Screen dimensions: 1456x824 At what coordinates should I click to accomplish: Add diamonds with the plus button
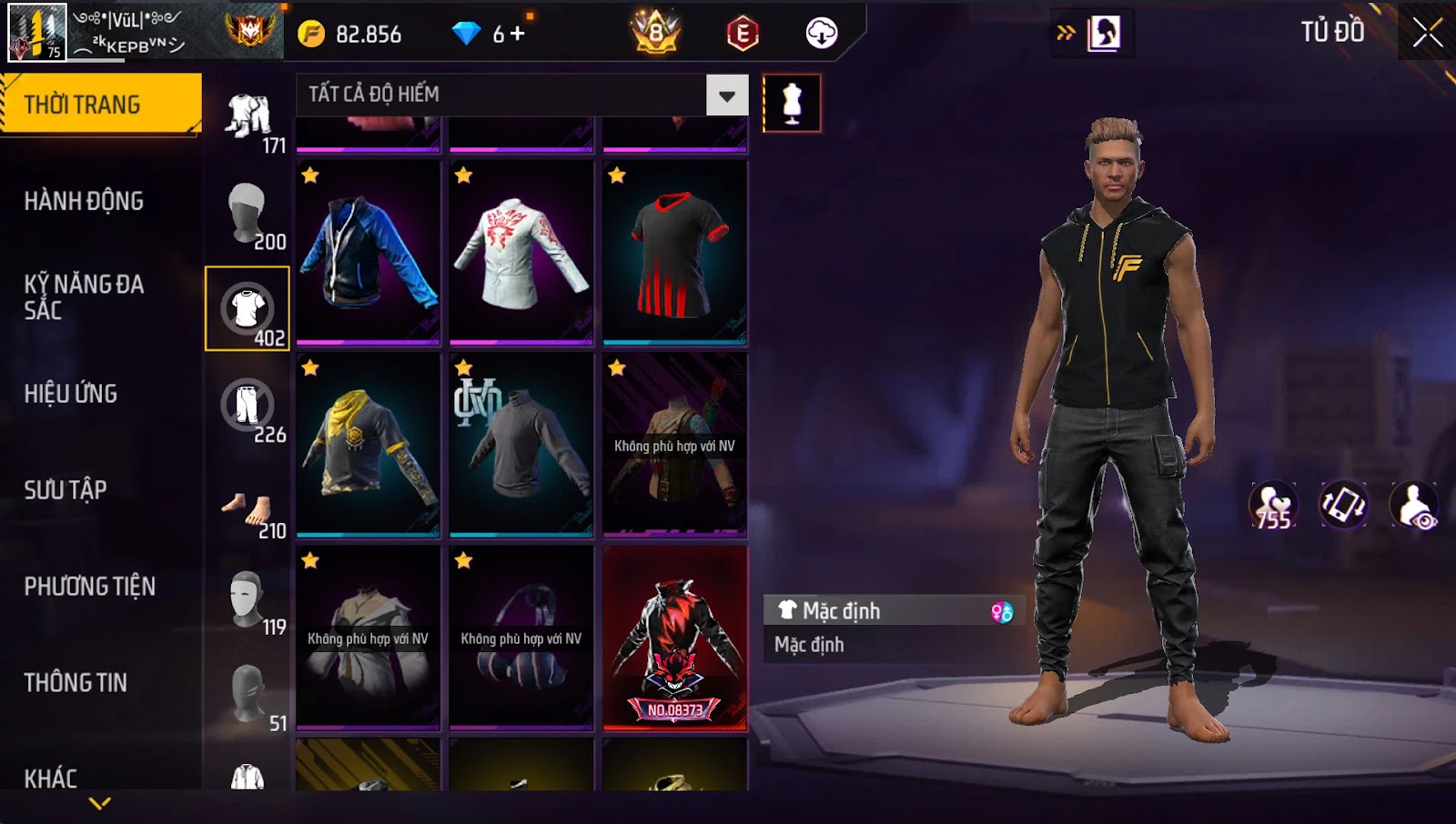point(518,34)
